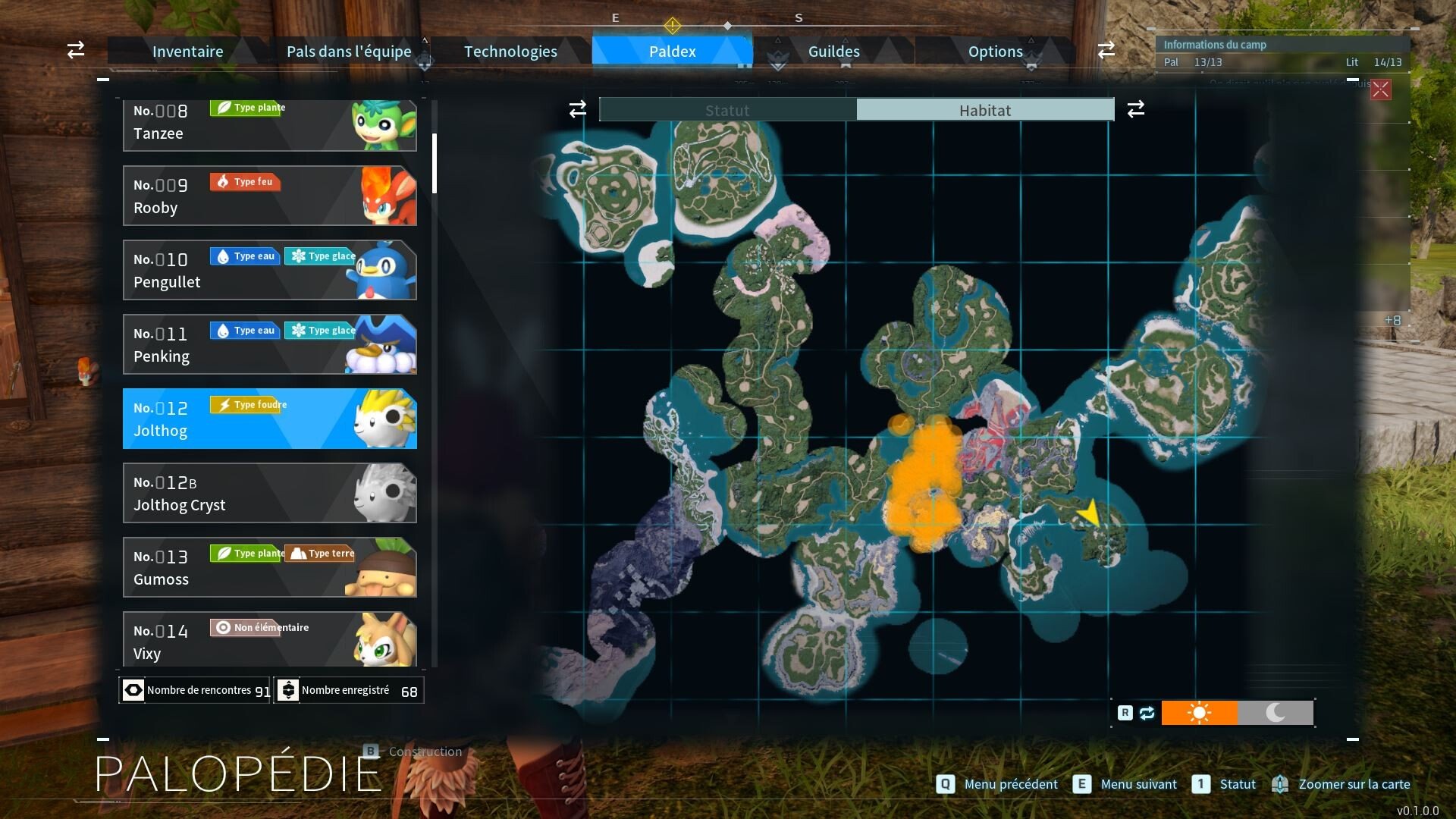Pick Pengullet from the list

coord(269,270)
